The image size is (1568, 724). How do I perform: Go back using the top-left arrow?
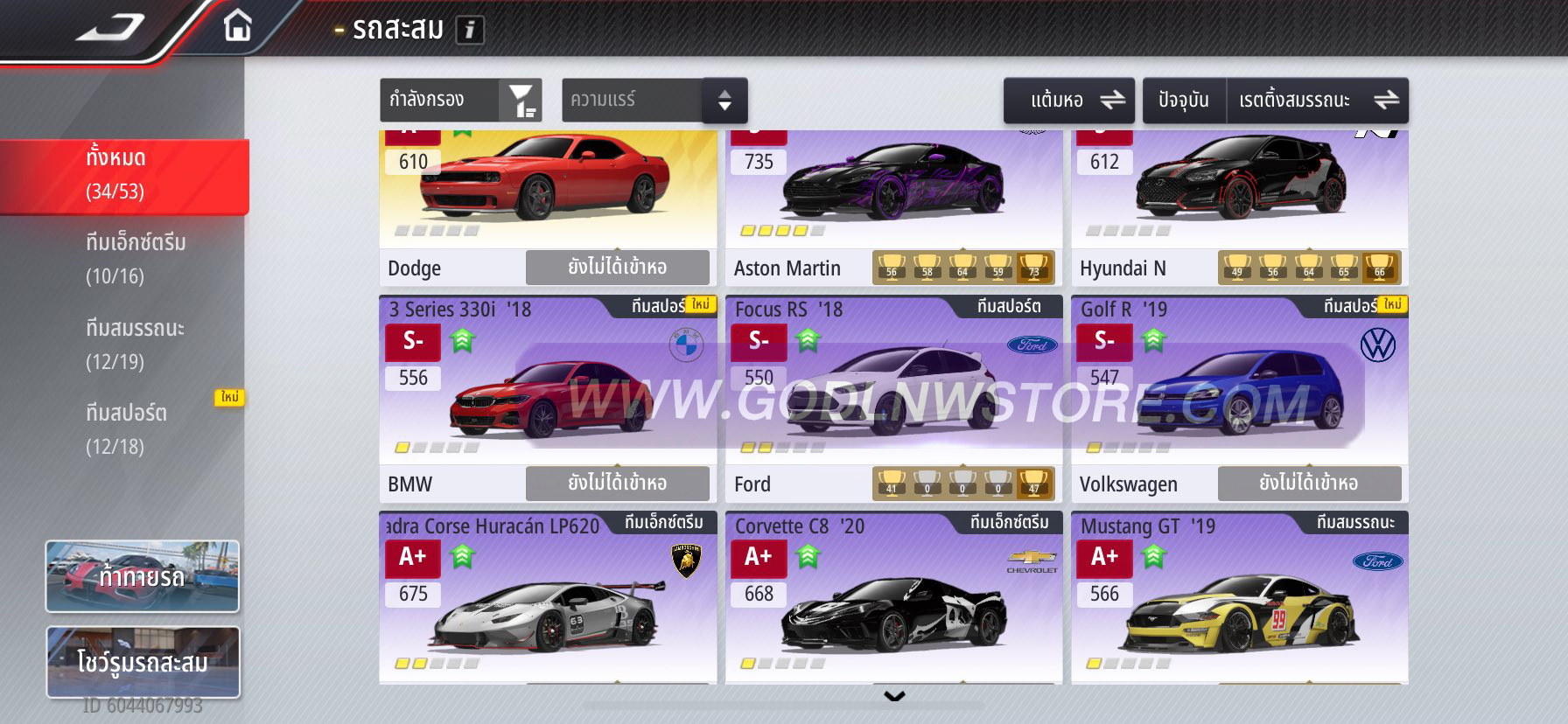click(x=110, y=28)
